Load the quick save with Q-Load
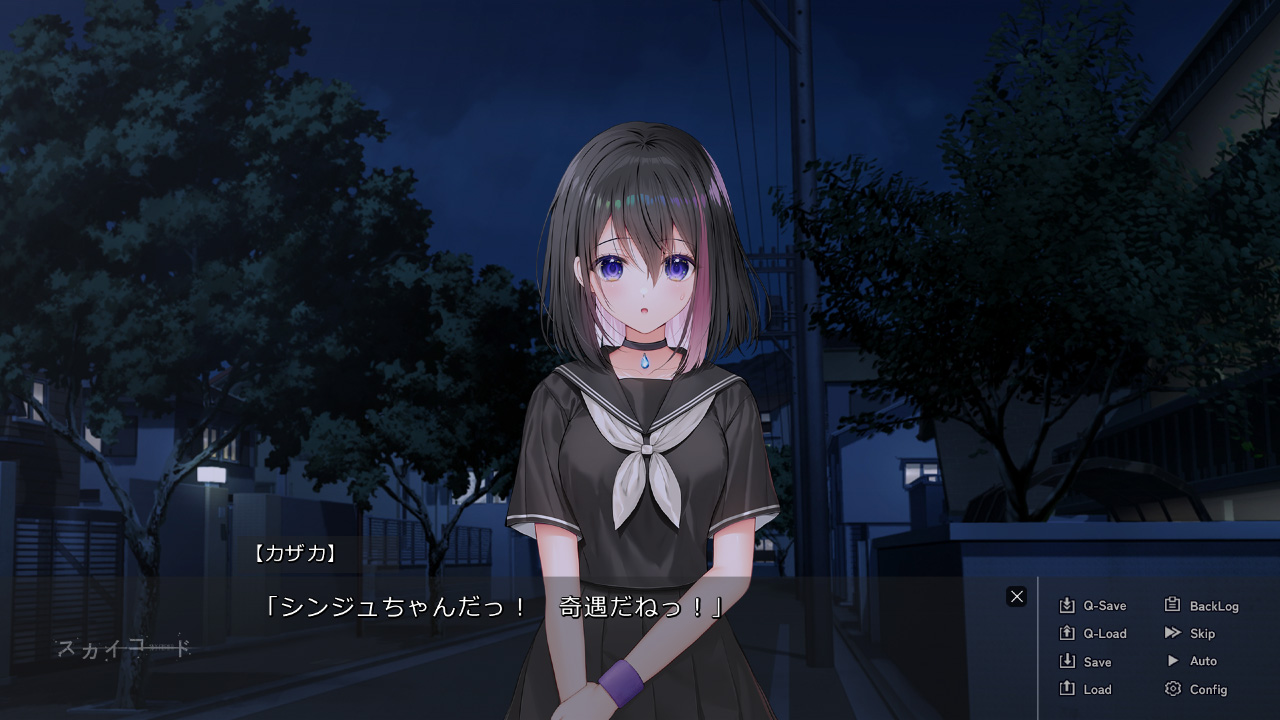Image resolution: width=1280 pixels, height=720 pixels. coord(1093,634)
